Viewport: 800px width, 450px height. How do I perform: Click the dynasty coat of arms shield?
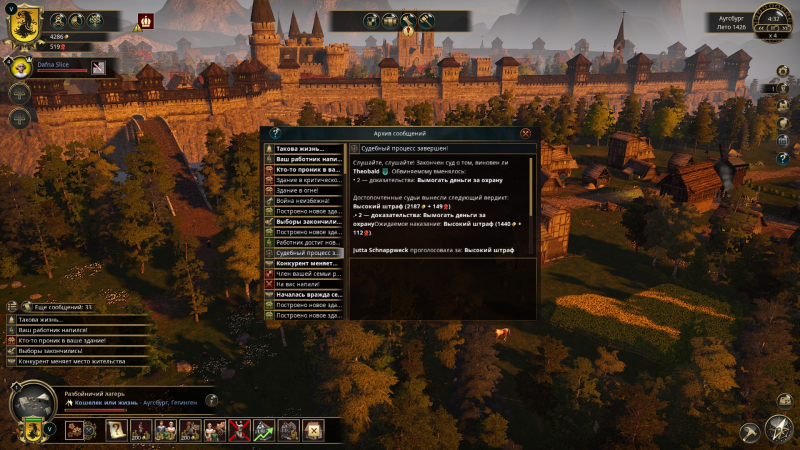point(23,23)
